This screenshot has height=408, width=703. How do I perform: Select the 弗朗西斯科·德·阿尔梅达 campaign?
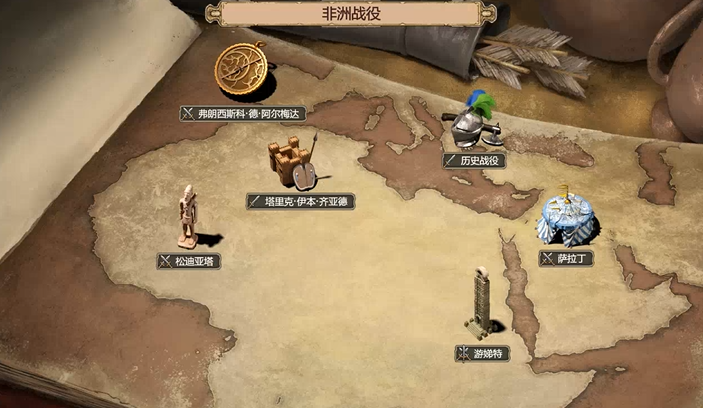(241, 113)
